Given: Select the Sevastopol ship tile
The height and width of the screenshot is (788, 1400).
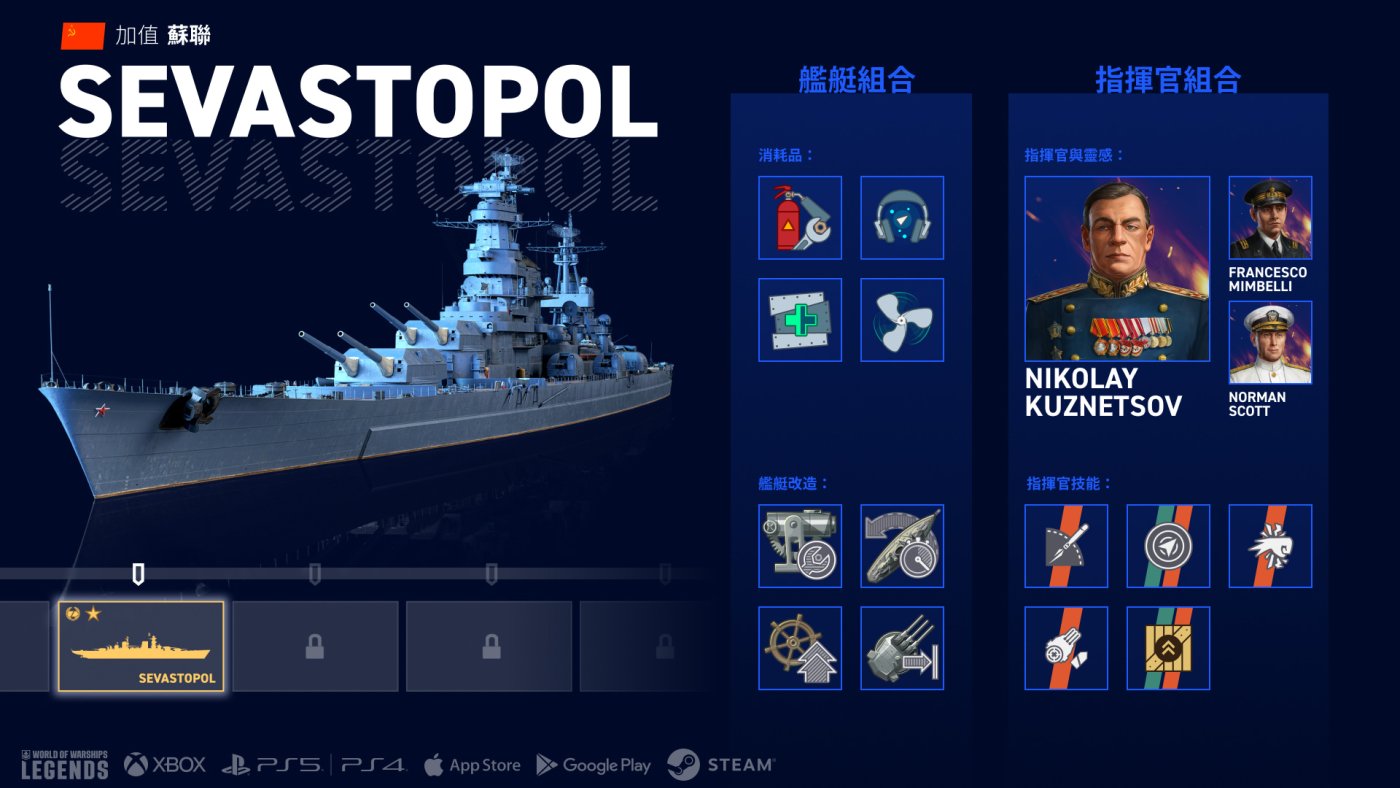Looking at the screenshot, I should click(x=141, y=646).
